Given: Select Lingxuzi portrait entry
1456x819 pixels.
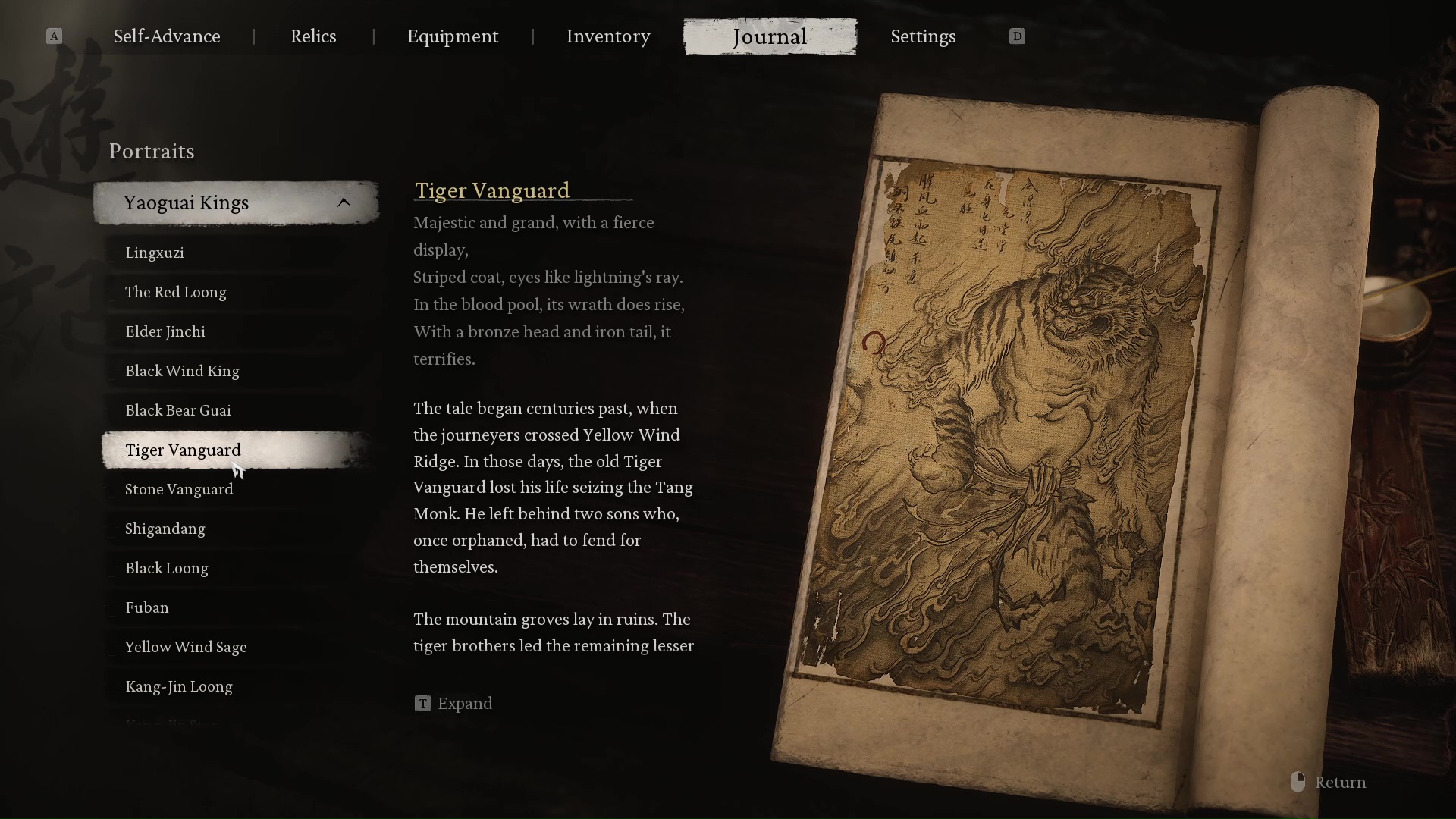Looking at the screenshot, I should click(x=155, y=253).
